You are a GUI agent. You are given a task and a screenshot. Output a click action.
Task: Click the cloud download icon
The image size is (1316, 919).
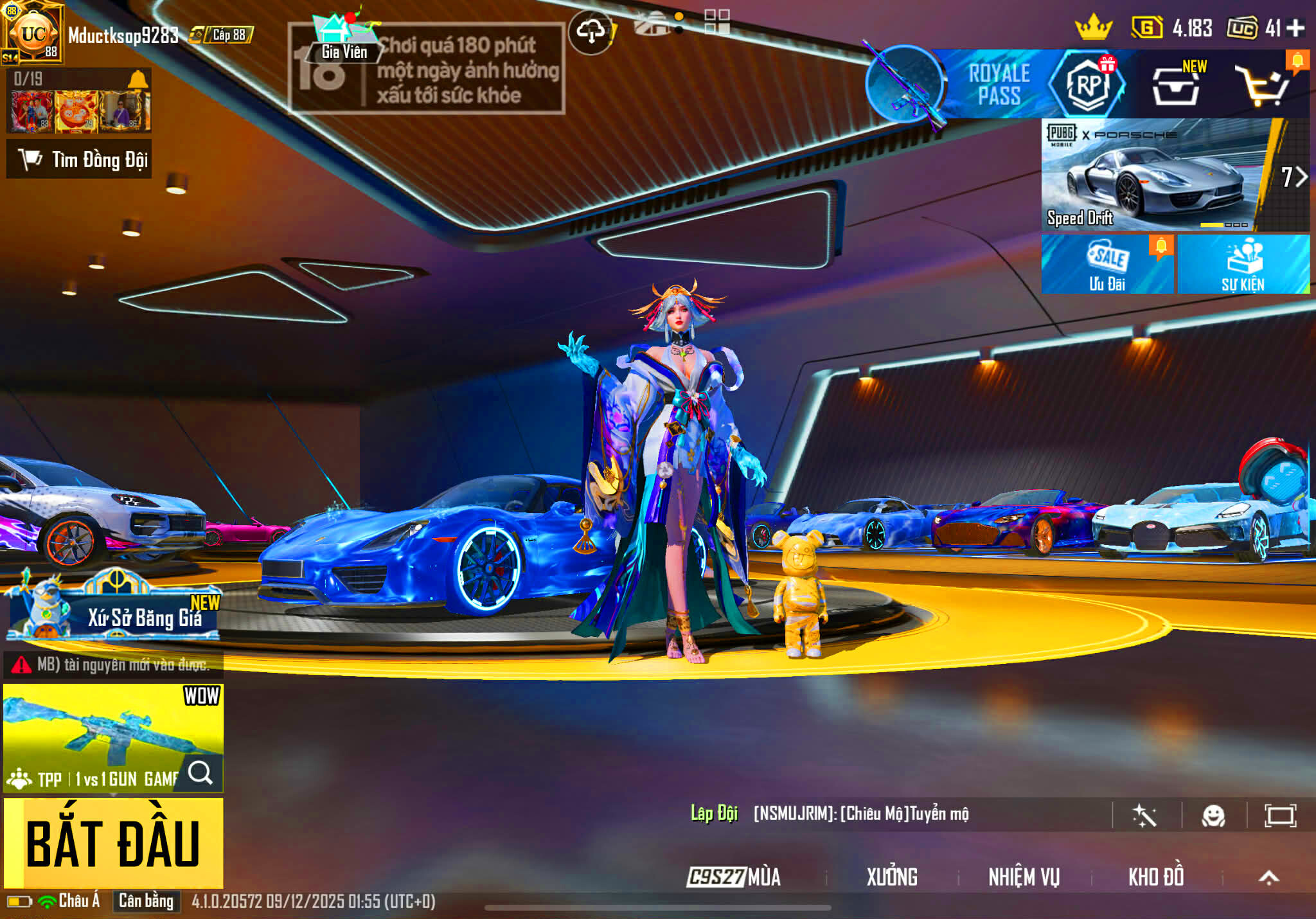point(591,30)
